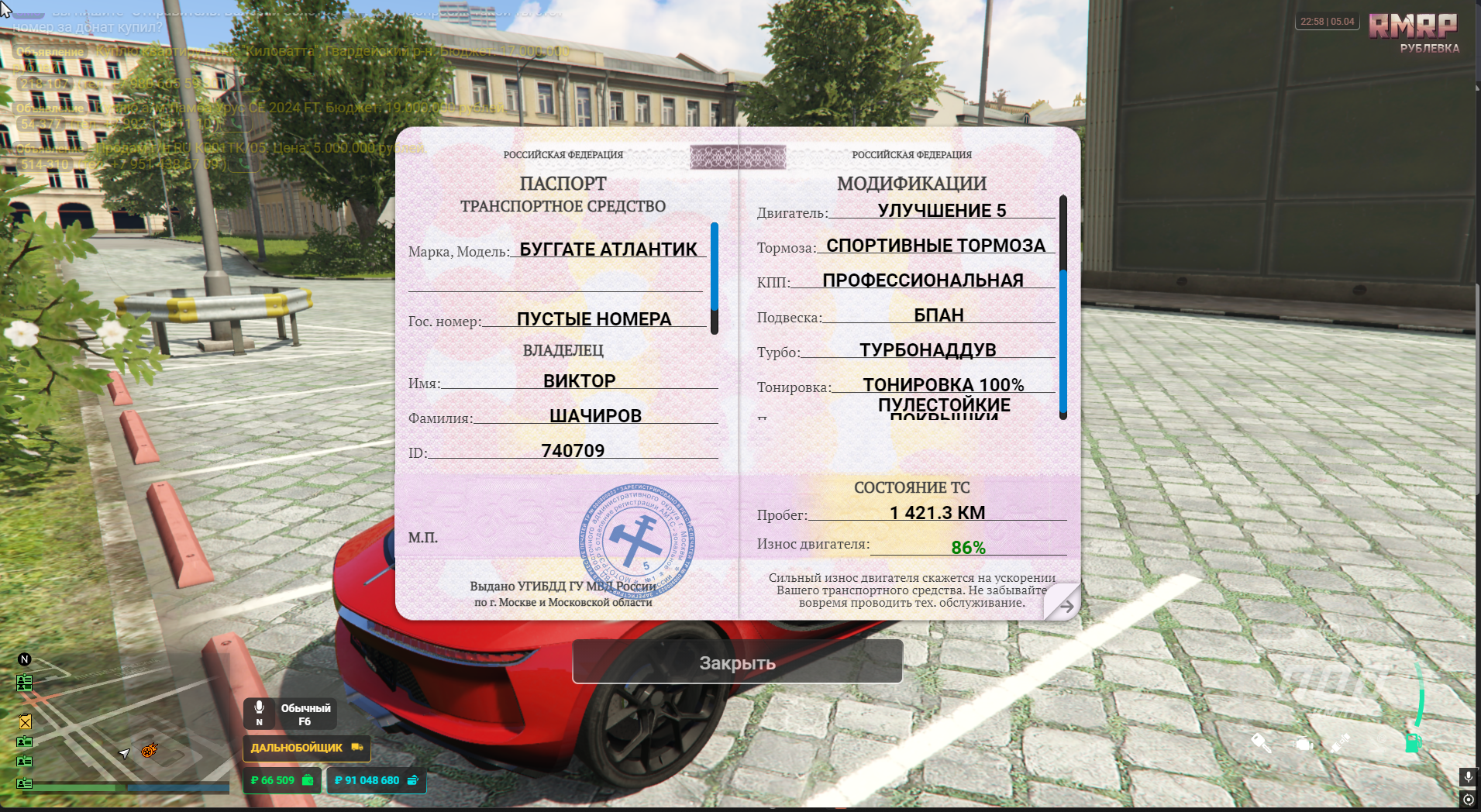The image size is (1481, 812).
Task: Toggle the engine icon
Action: (1303, 744)
